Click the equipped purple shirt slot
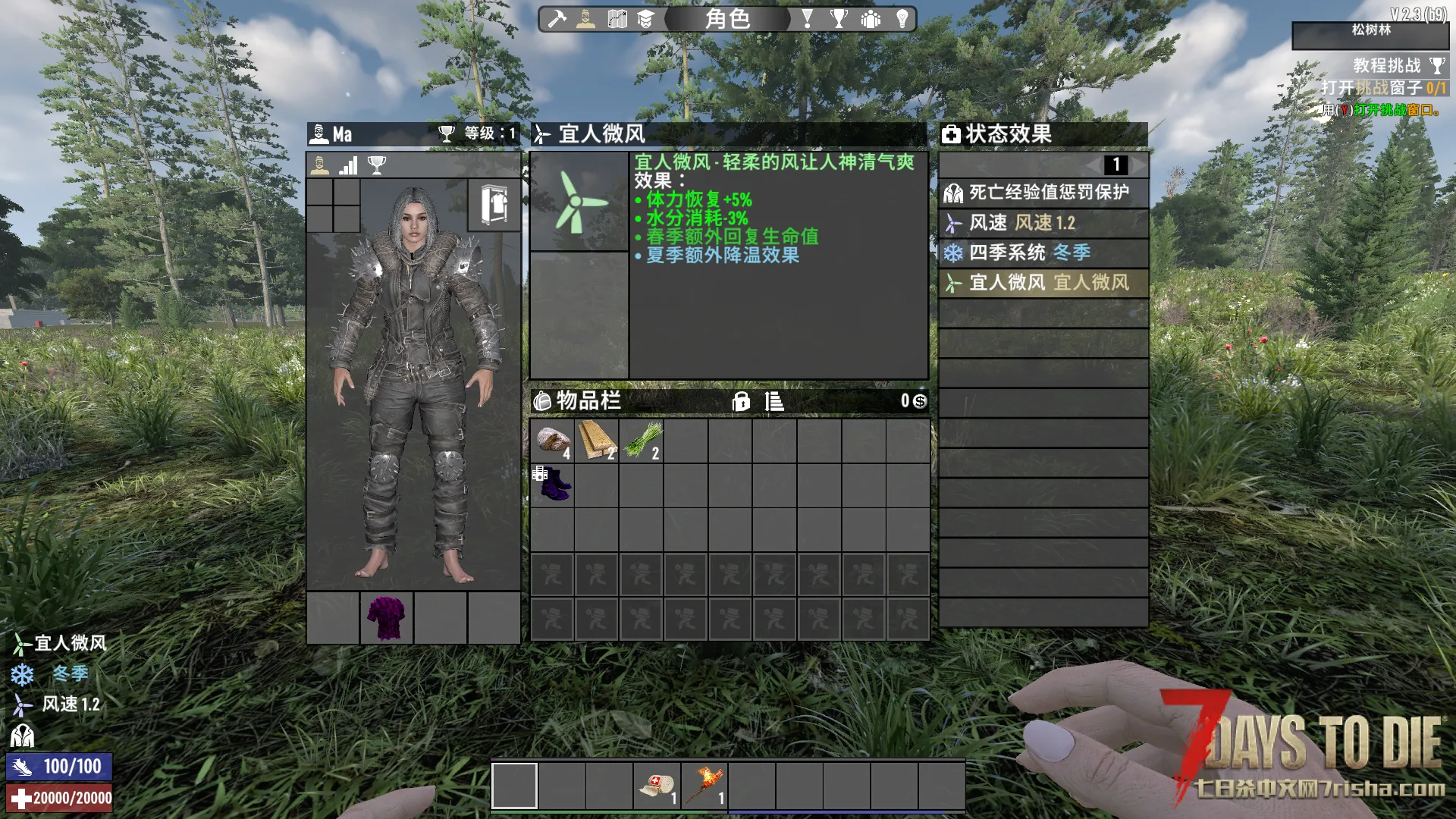The width and height of the screenshot is (1456, 819). coord(387,618)
